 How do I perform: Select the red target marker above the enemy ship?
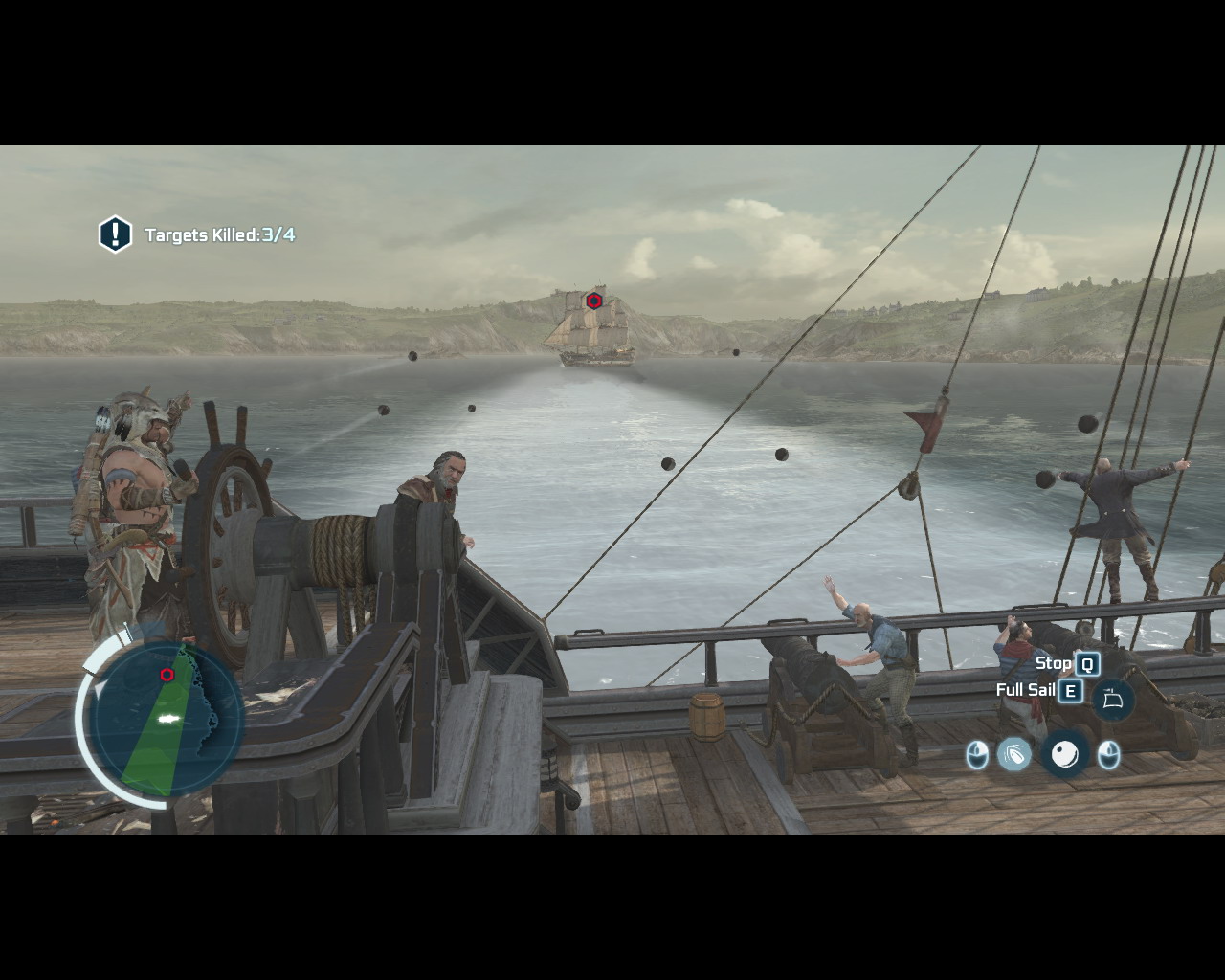pyautogui.click(x=593, y=301)
